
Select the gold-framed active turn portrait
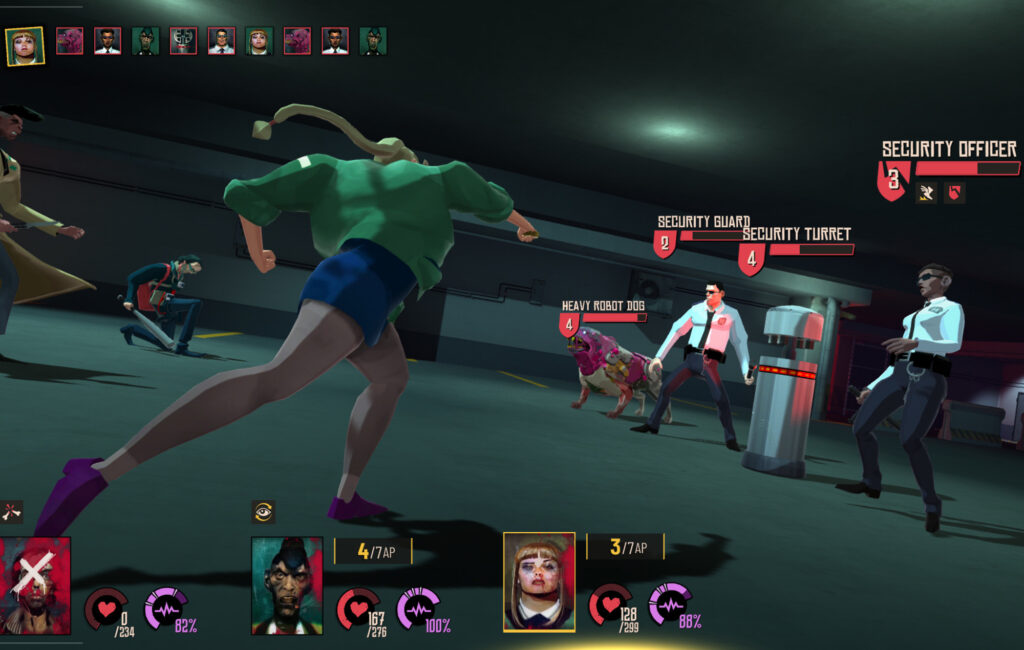(24, 46)
